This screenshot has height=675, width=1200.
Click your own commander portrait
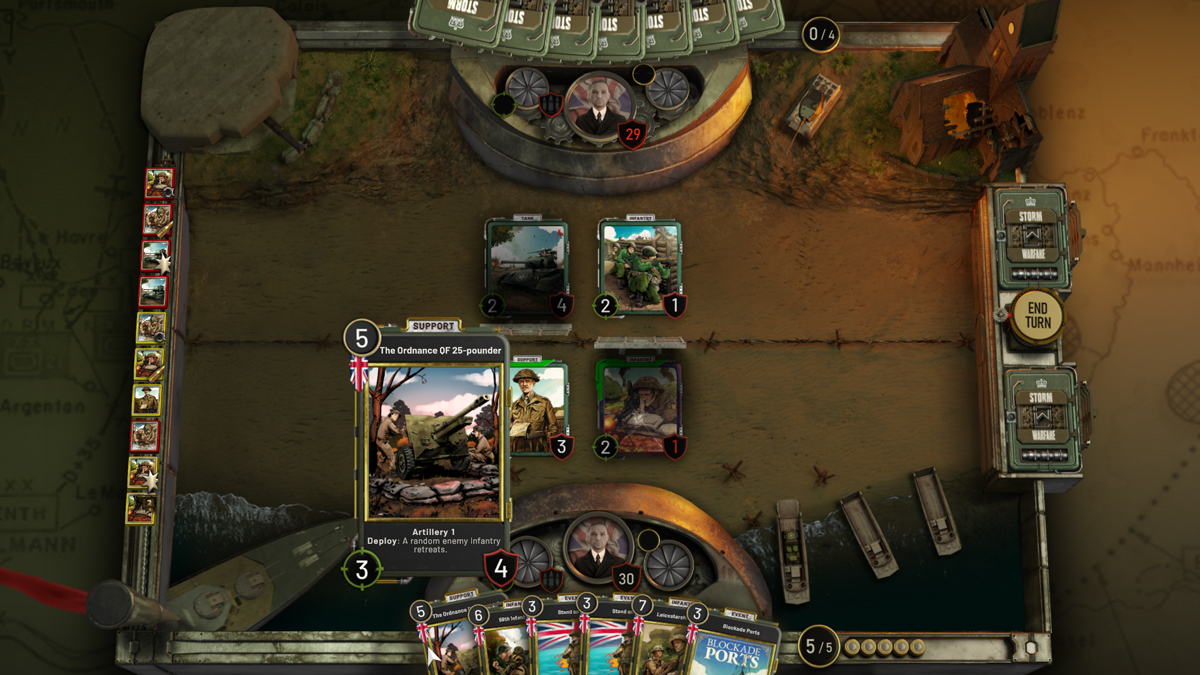(597, 546)
